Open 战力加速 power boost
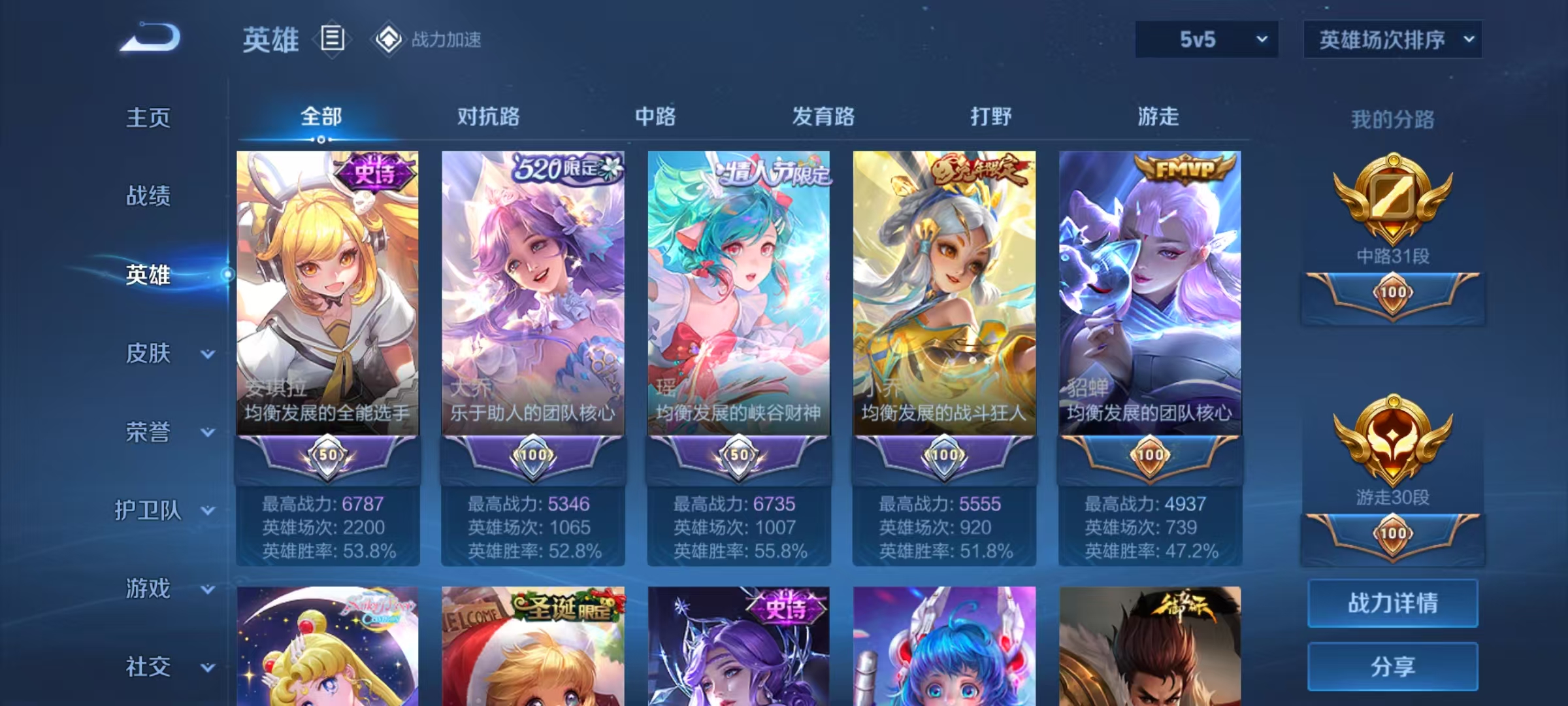1568x706 pixels. click(428, 39)
